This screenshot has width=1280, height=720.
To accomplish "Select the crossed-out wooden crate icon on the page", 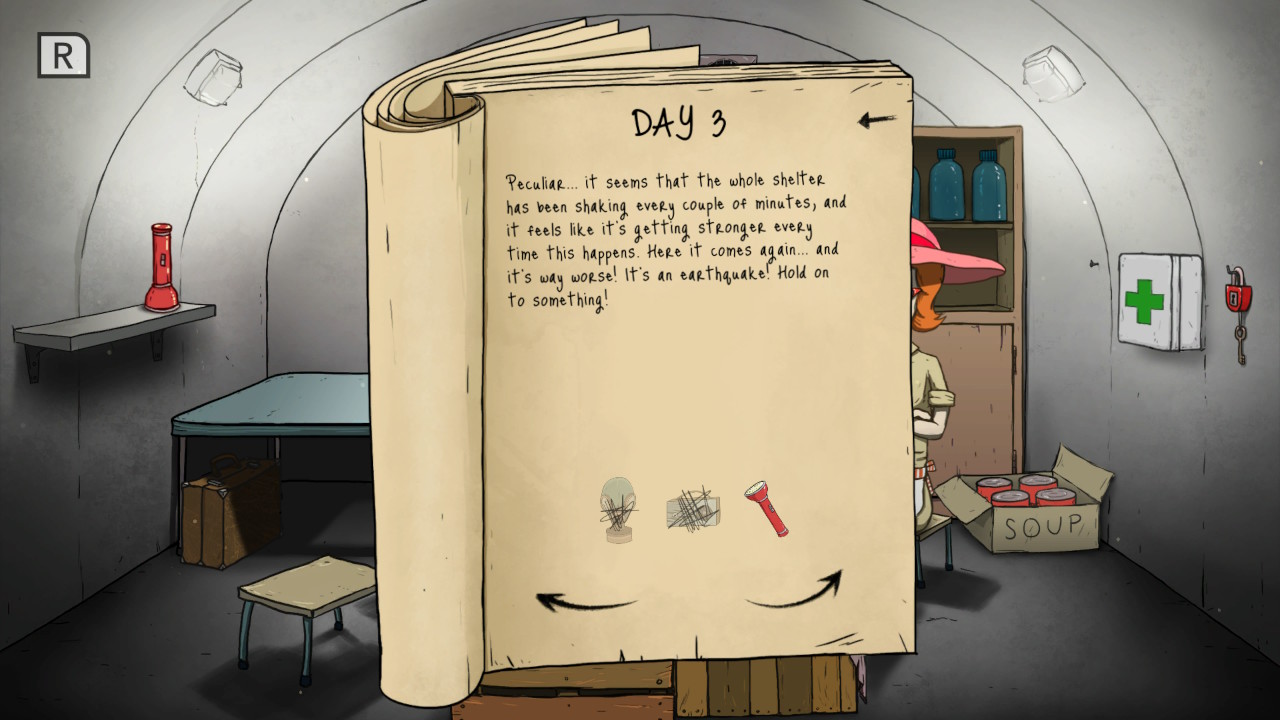I will [691, 509].
